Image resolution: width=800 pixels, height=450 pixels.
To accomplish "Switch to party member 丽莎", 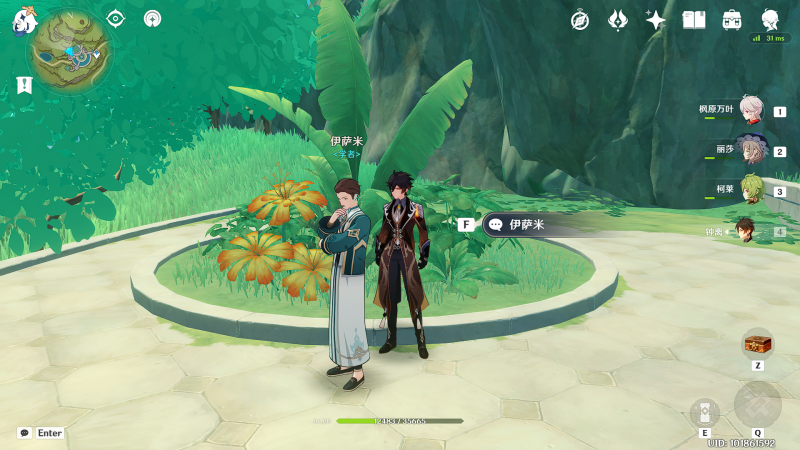I will [x=752, y=151].
